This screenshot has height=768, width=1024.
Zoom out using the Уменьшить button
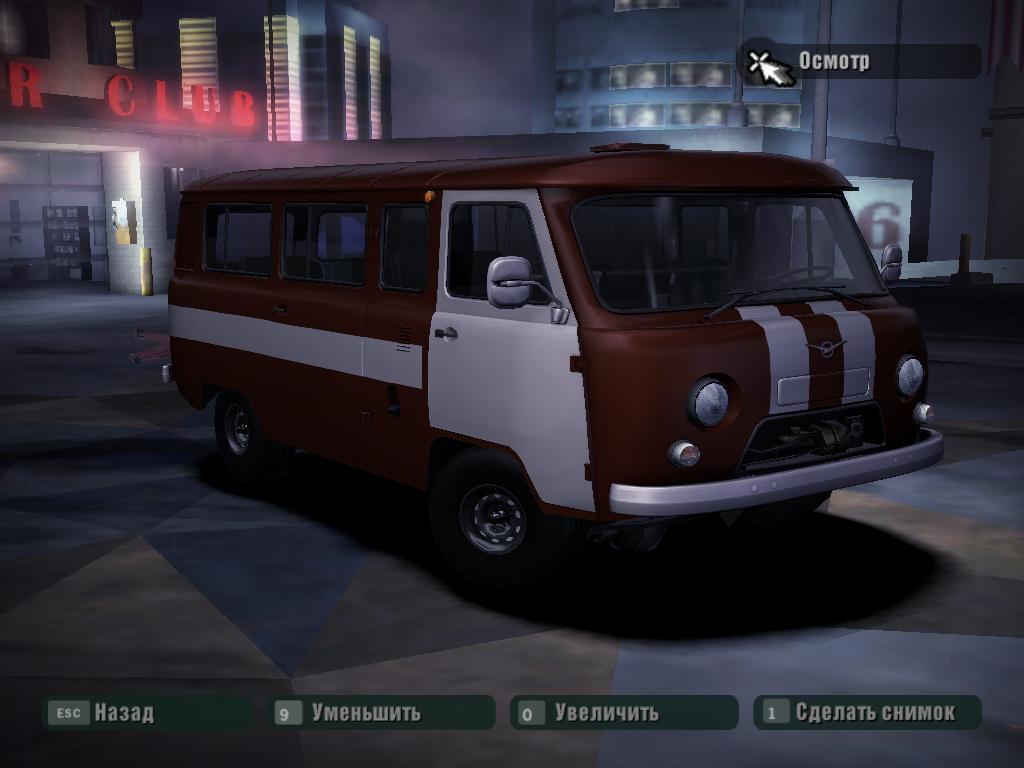tap(365, 713)
